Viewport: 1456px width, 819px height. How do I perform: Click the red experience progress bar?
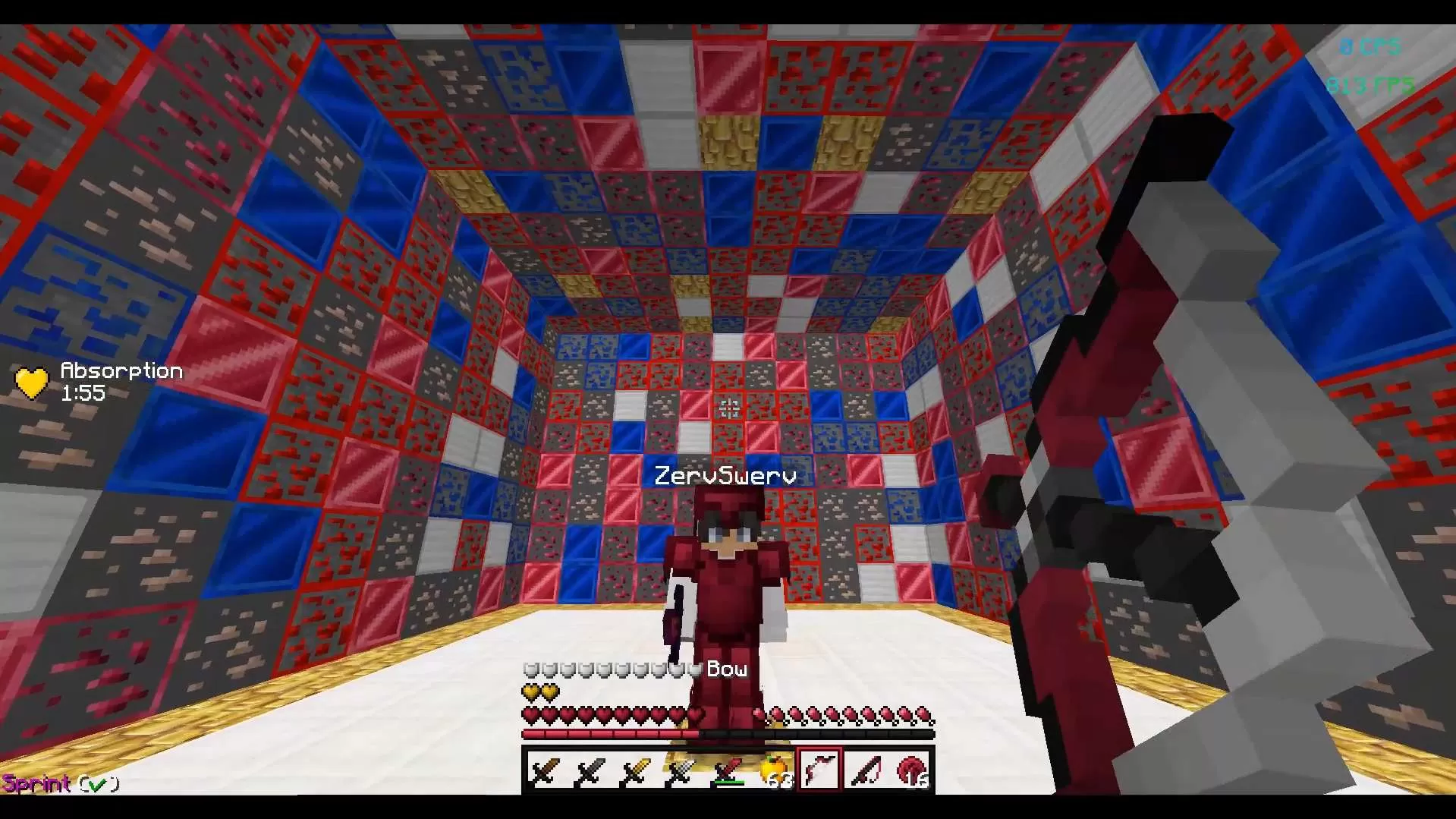(x=607, y=736)
